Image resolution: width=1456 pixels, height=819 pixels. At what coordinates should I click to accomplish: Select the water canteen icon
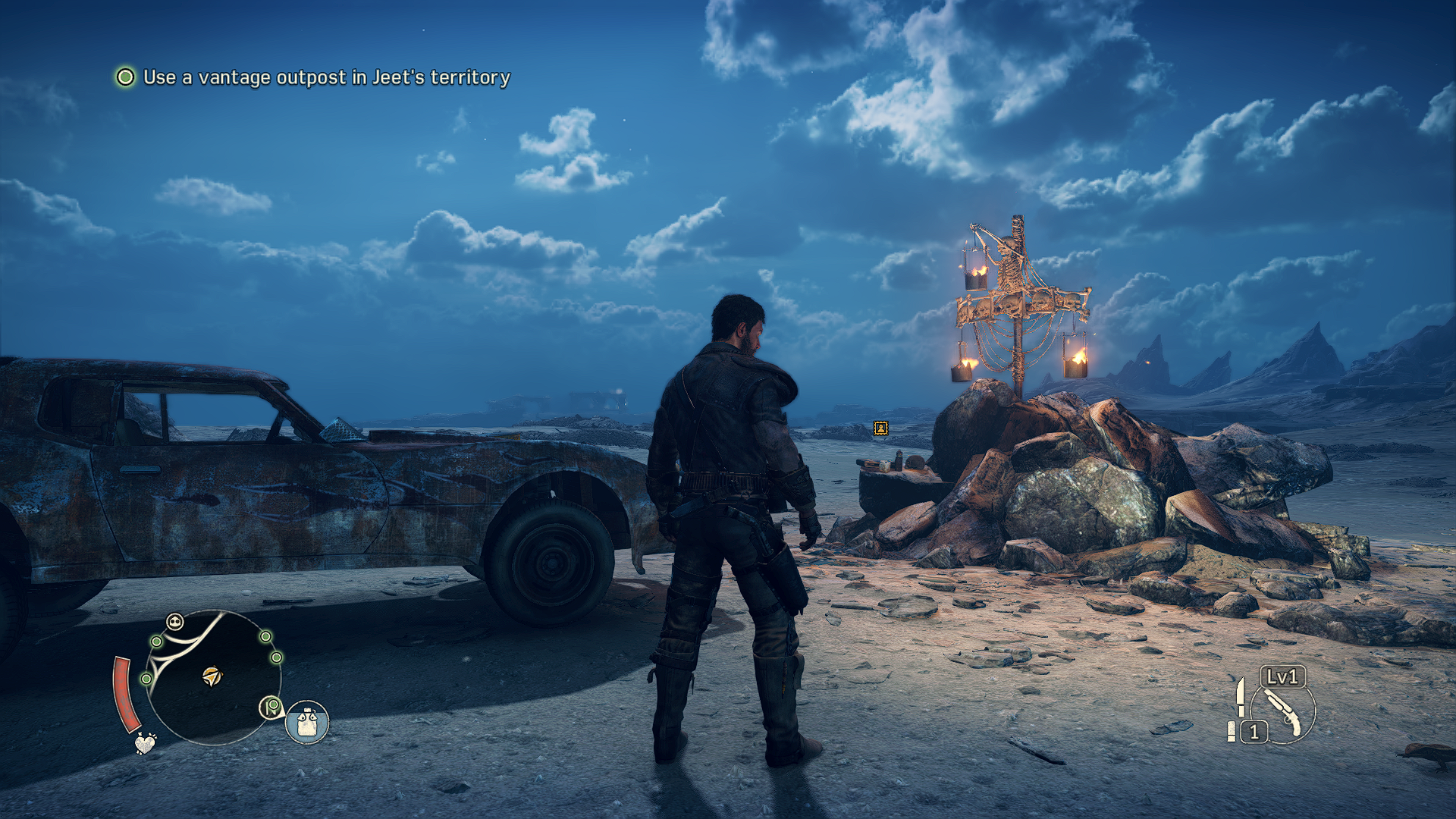pyautogui.click(x=307, y=722)
